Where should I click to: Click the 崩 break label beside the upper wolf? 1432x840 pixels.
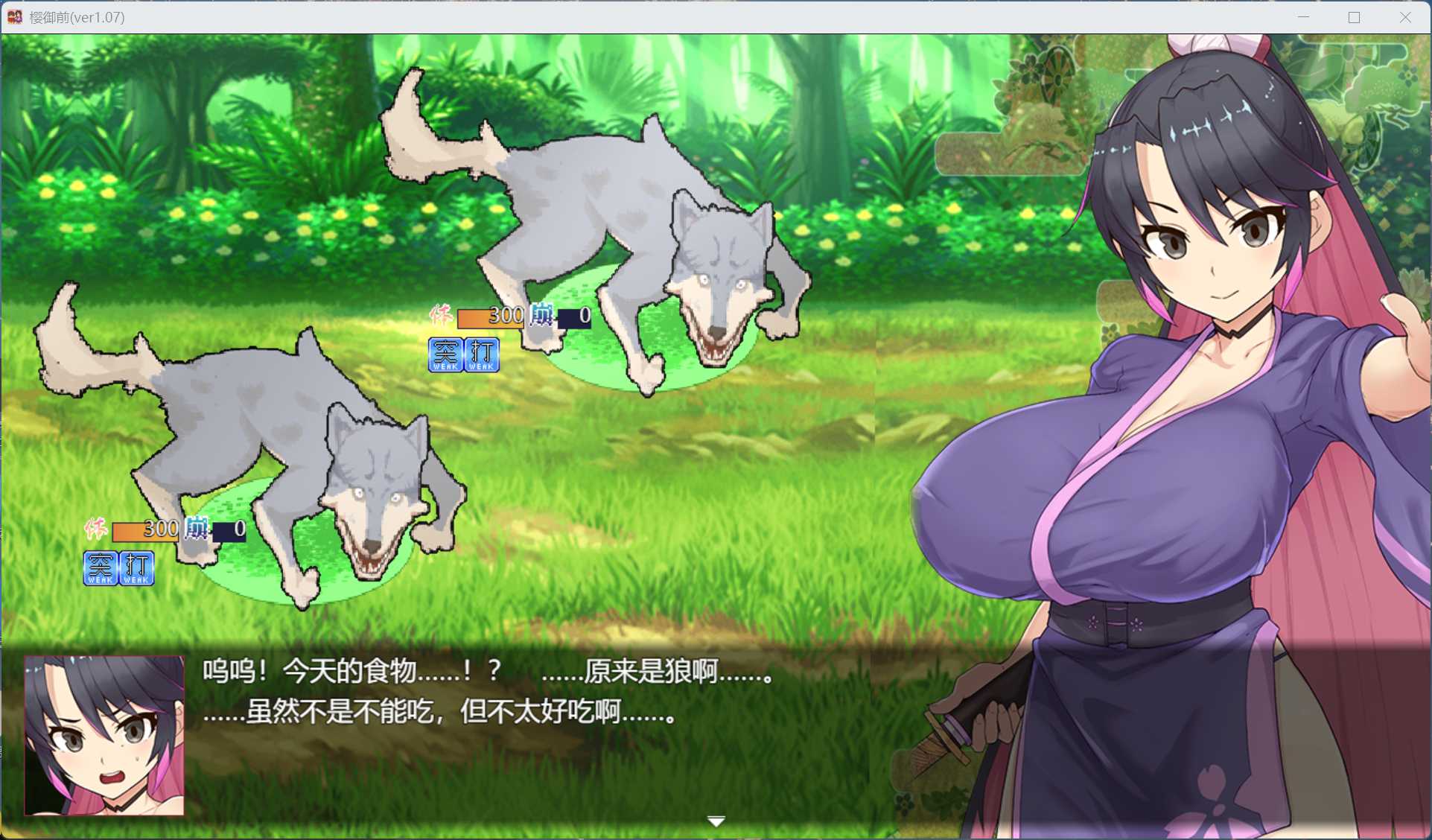(x=541, y=316)
